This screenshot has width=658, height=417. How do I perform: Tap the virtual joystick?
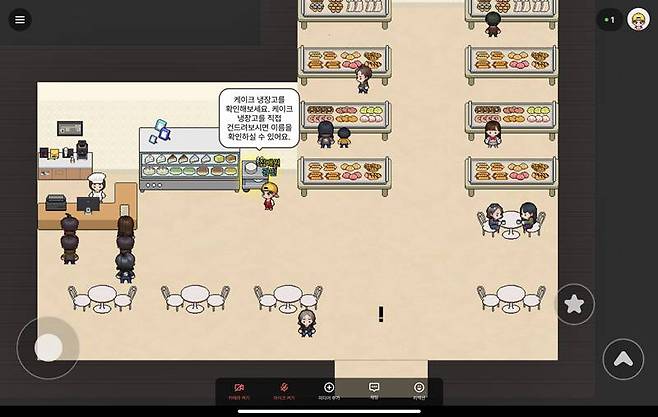(48, 347)
